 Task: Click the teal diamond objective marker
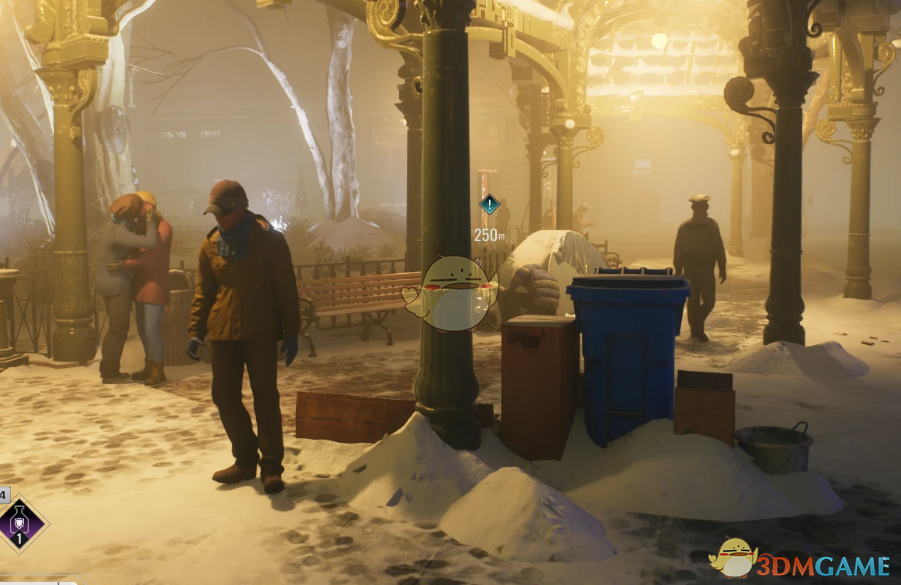click(489, 205)
